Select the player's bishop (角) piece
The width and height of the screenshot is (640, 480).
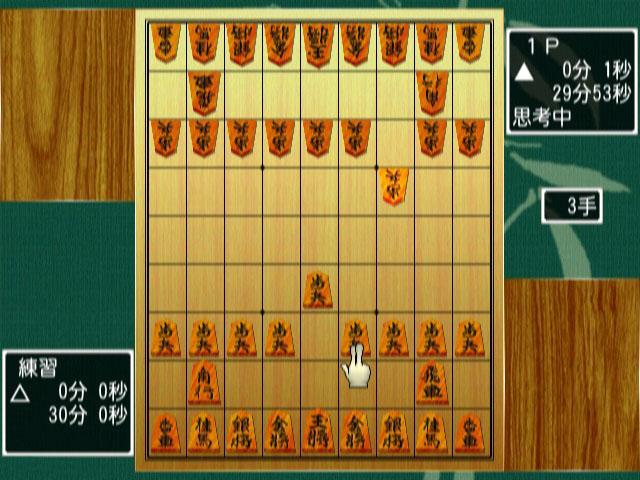tap(204, 385)
